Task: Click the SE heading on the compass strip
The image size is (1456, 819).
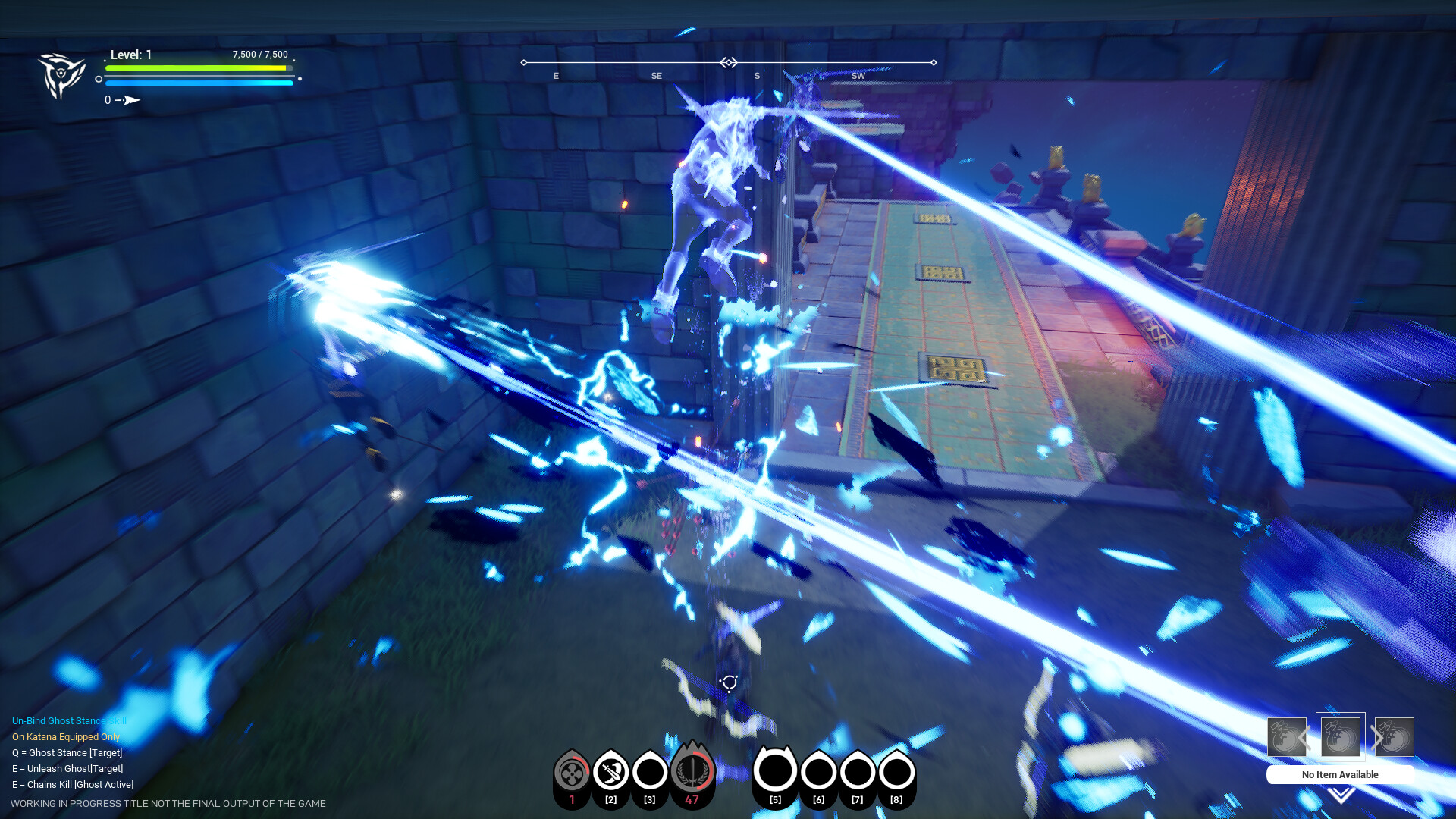Action: (x=657, y=76)
